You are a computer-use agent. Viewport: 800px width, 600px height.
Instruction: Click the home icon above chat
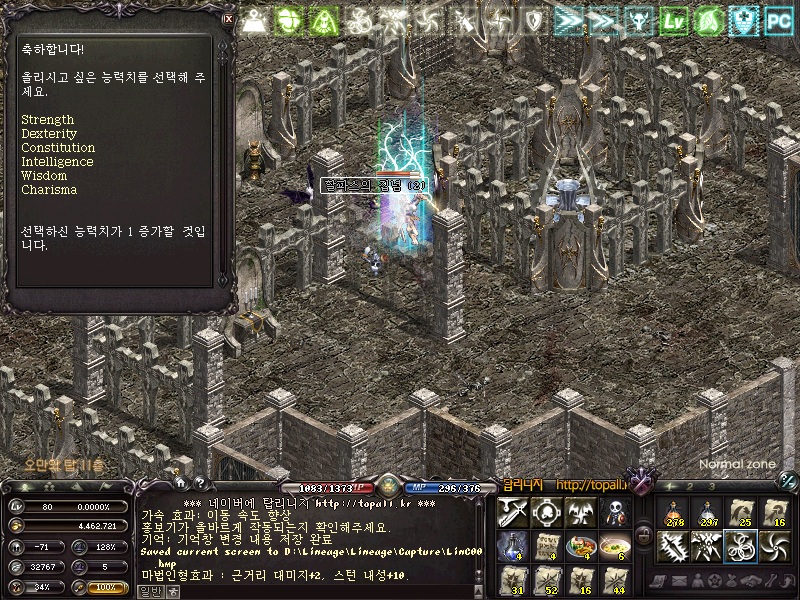[x=180, y=483]
